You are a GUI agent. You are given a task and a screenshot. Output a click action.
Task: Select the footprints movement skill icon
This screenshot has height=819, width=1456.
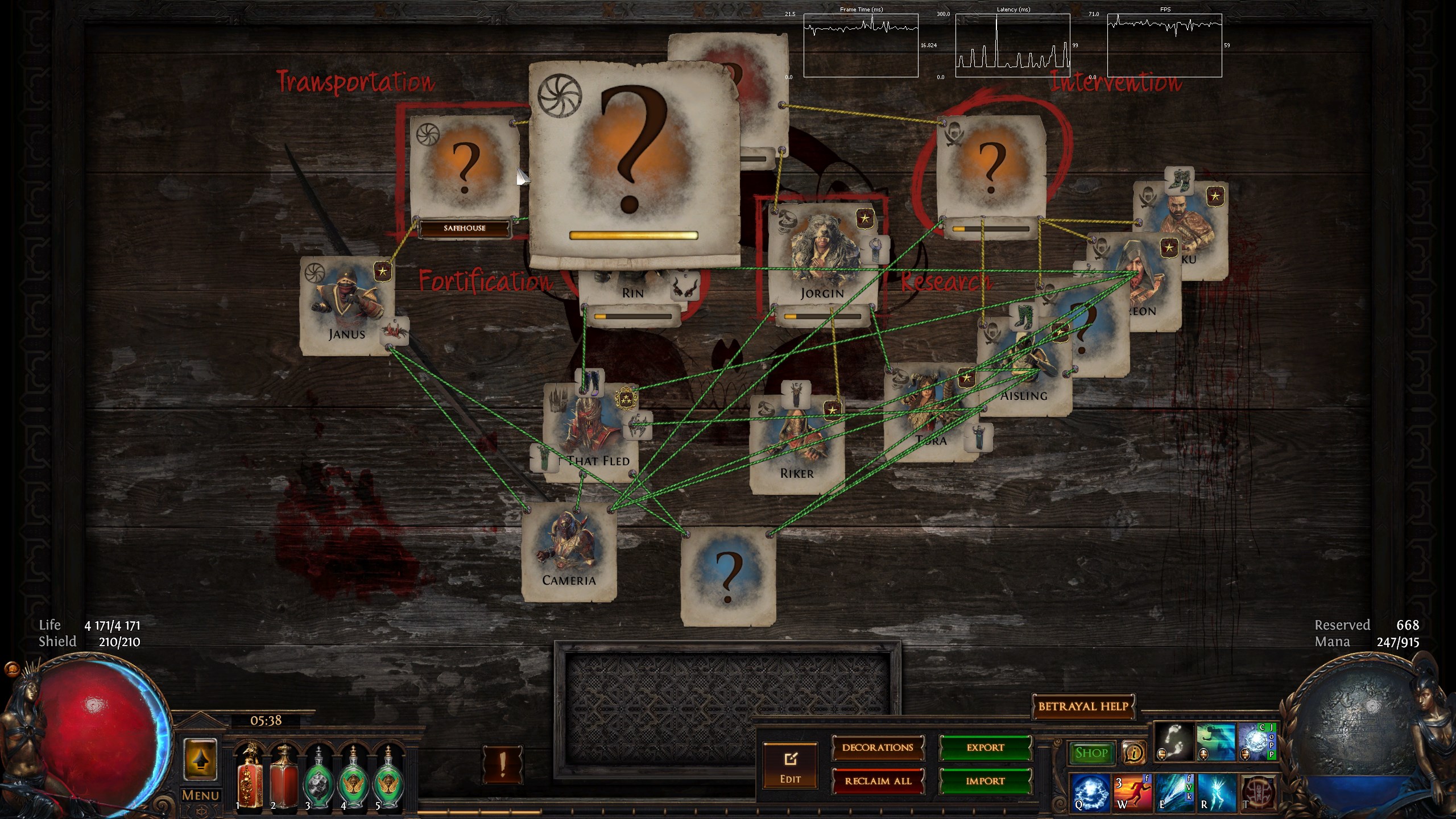click(x=1173, y=742)
